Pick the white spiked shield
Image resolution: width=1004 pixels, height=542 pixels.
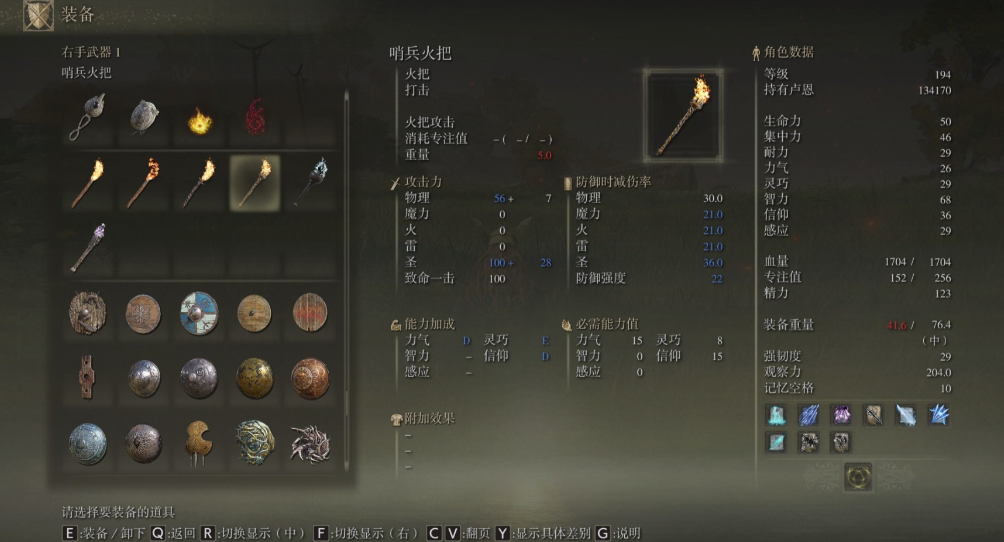pyautogui.click(x=309, y=442)
